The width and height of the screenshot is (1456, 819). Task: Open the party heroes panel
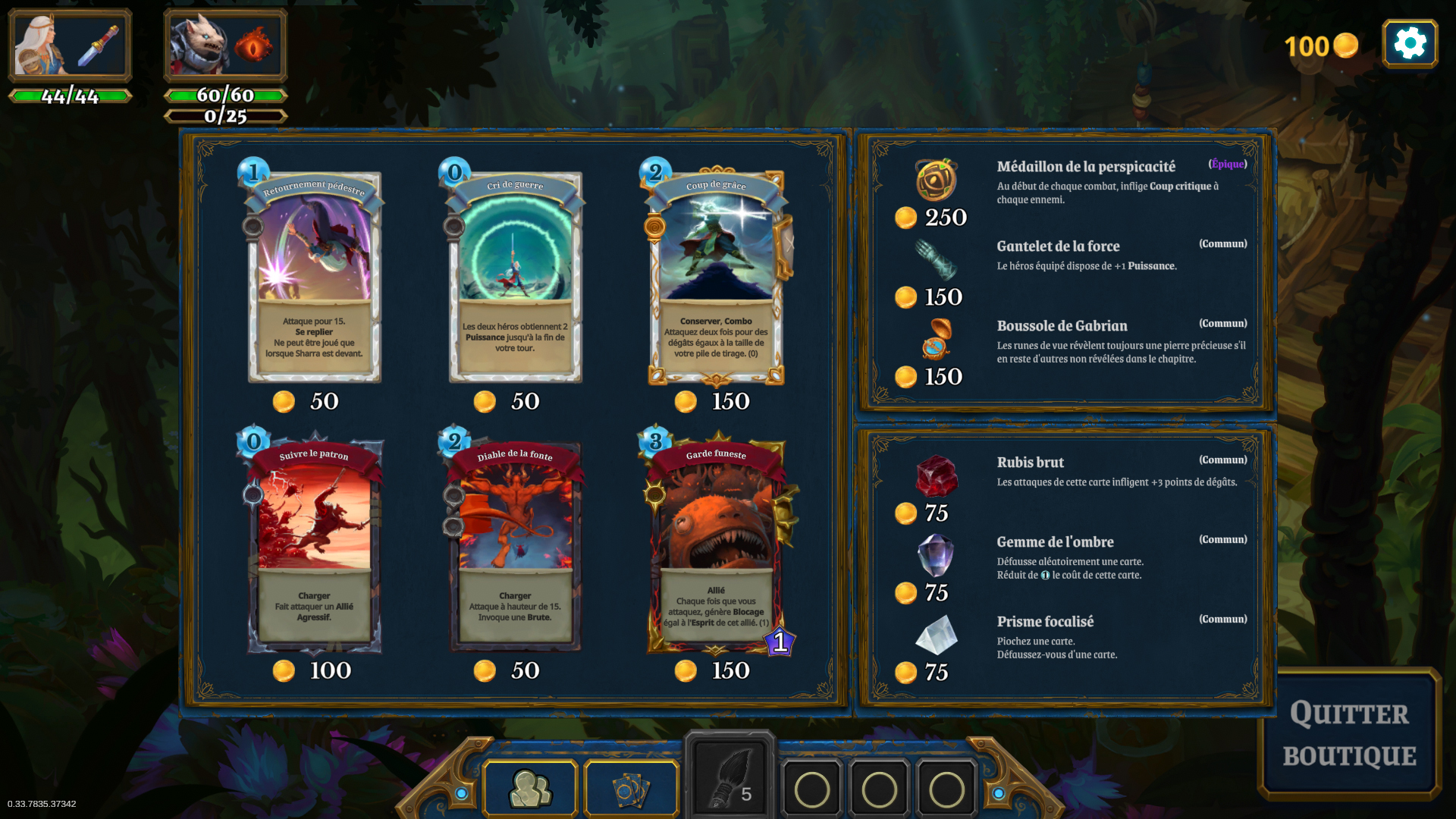click(530, 789)
